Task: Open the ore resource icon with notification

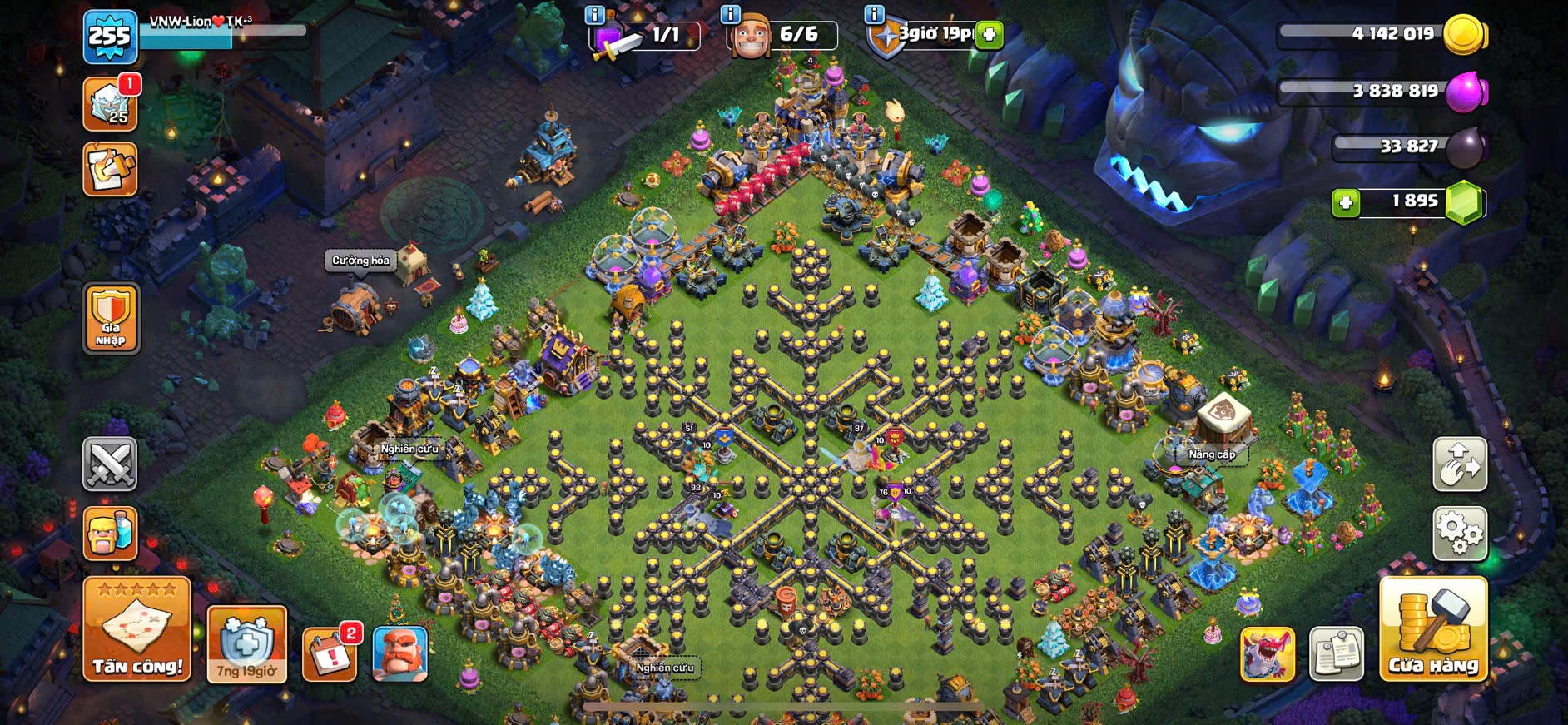Action: click(x=110, y=105)
